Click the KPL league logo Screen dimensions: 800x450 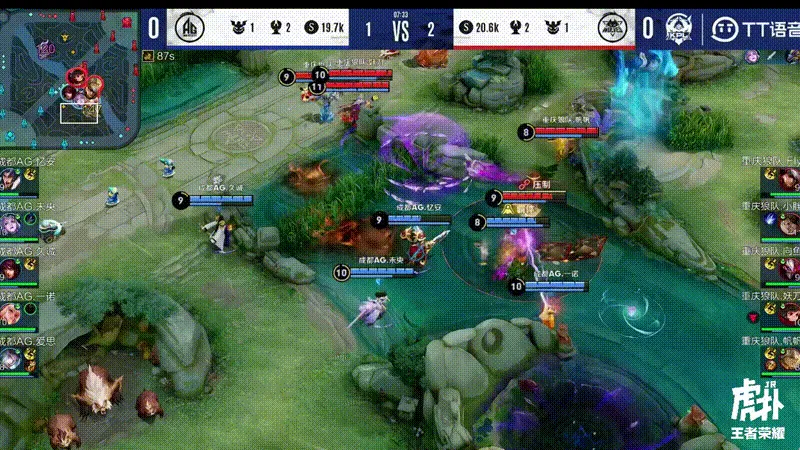click(x=681, y=28)
